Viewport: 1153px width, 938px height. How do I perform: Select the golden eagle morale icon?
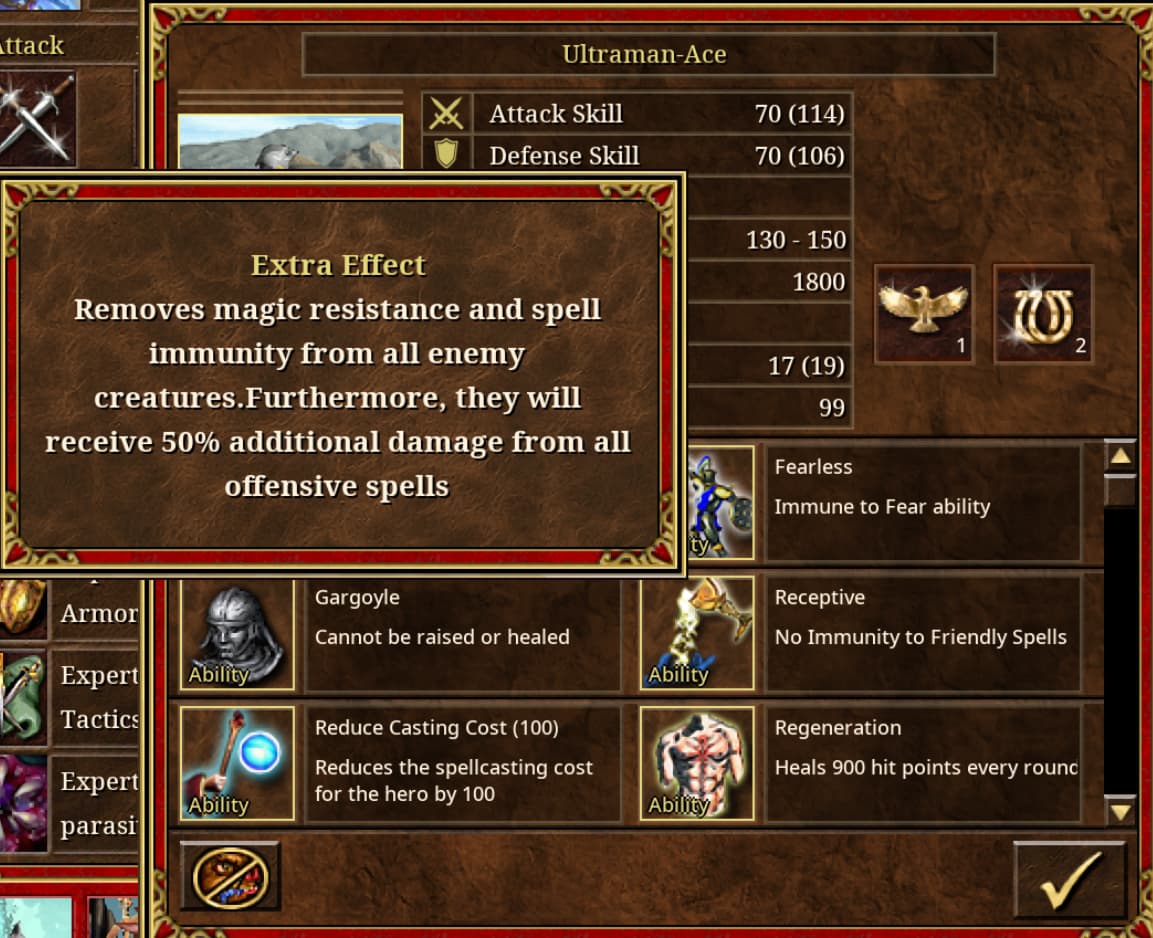pos(923,313)
